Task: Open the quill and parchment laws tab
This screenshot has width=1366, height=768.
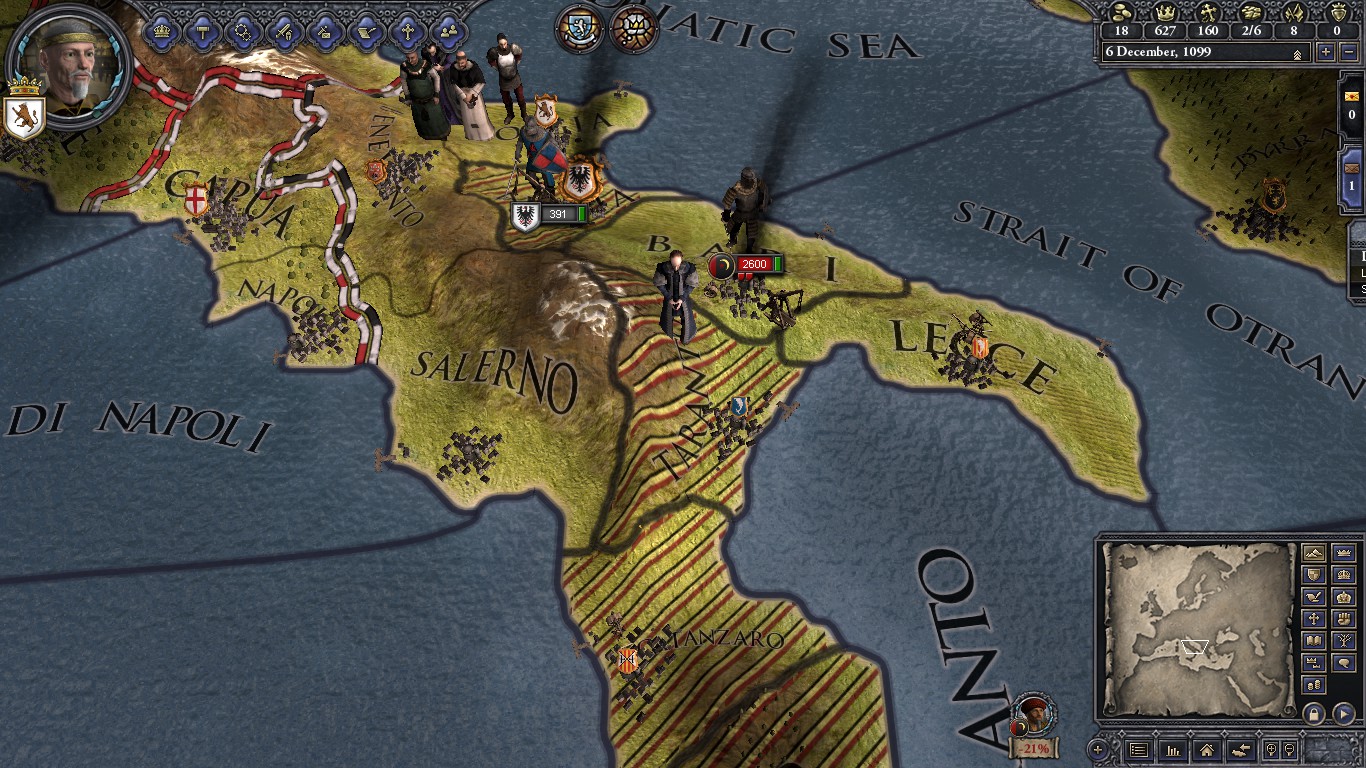Action: pyautogui.click(x=366, y=31)
